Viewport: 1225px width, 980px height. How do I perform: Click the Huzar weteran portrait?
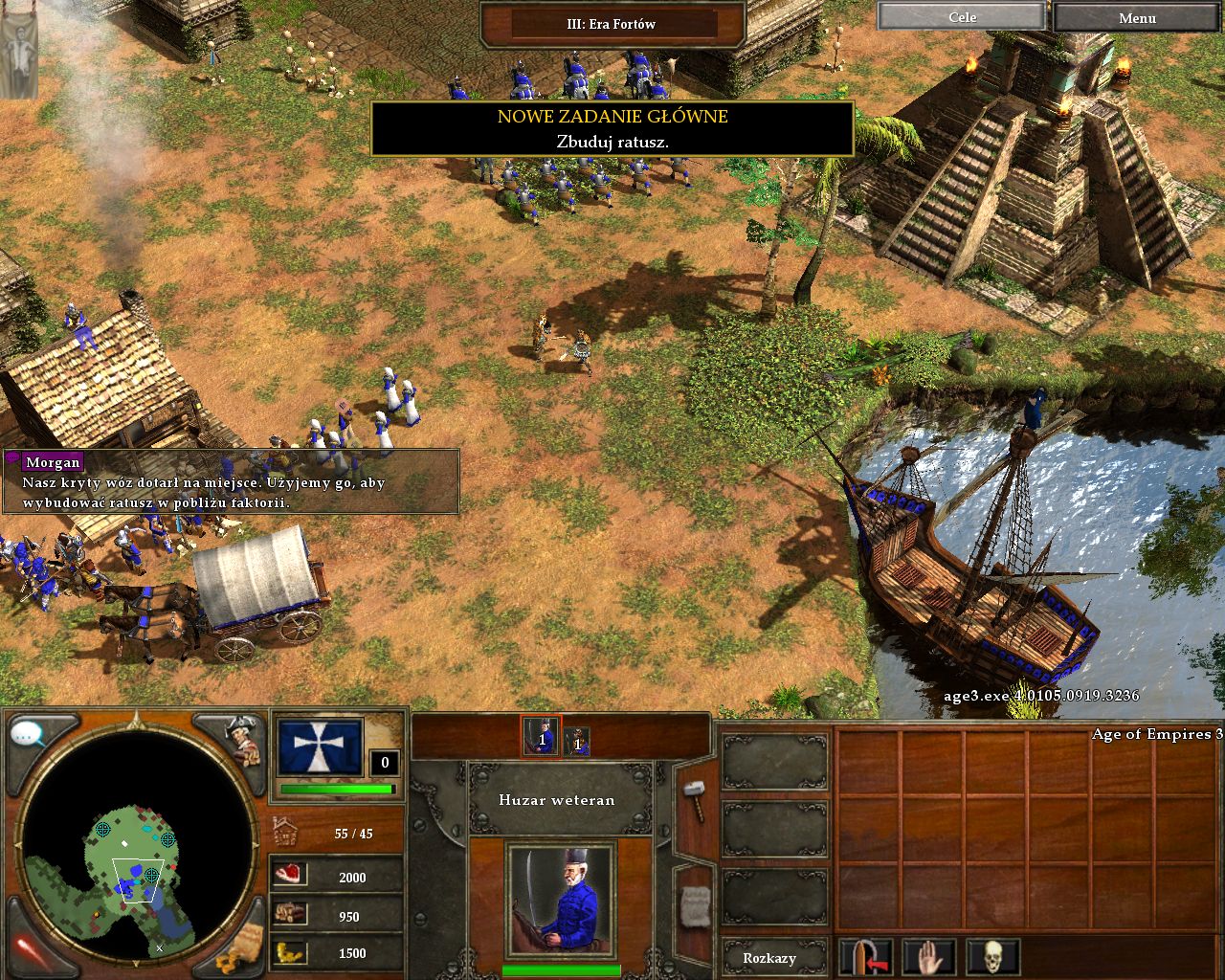click(560, 900)
